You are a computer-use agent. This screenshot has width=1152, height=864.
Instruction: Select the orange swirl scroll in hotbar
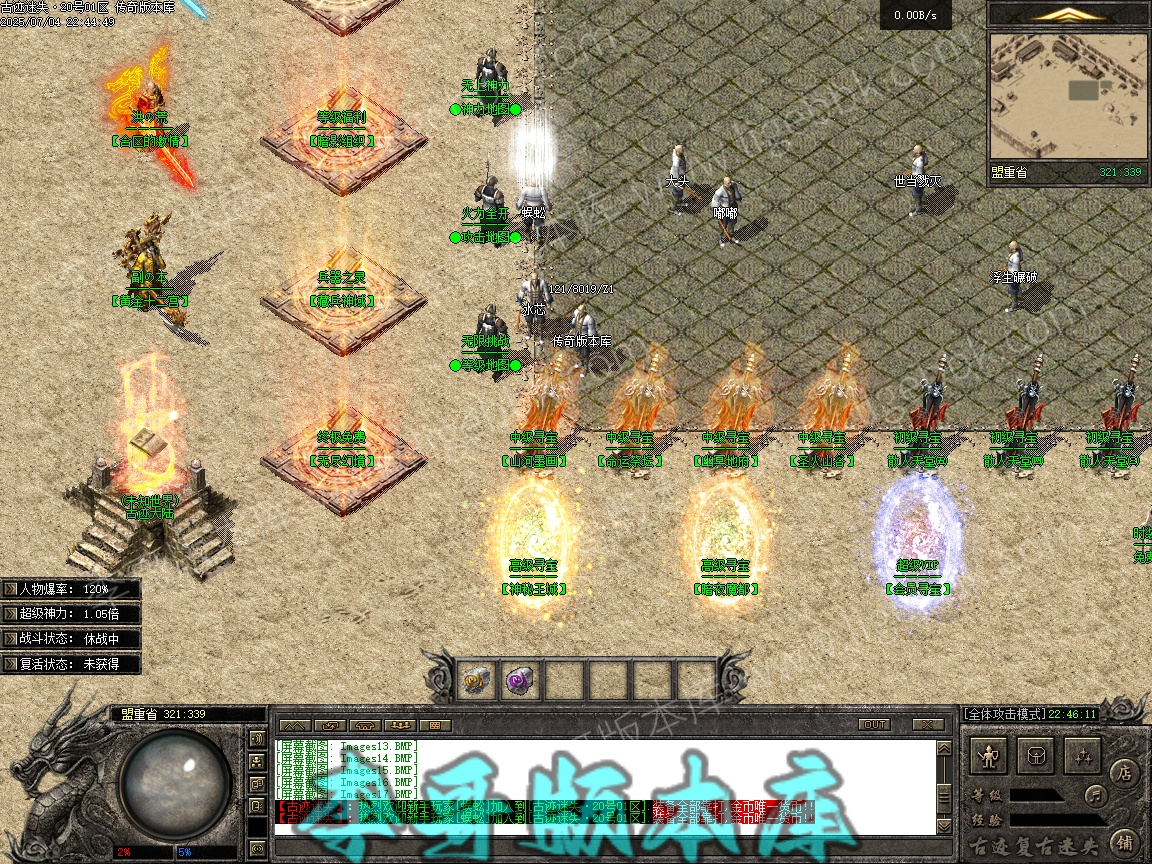pyautogui.click(x=476, y=680)
